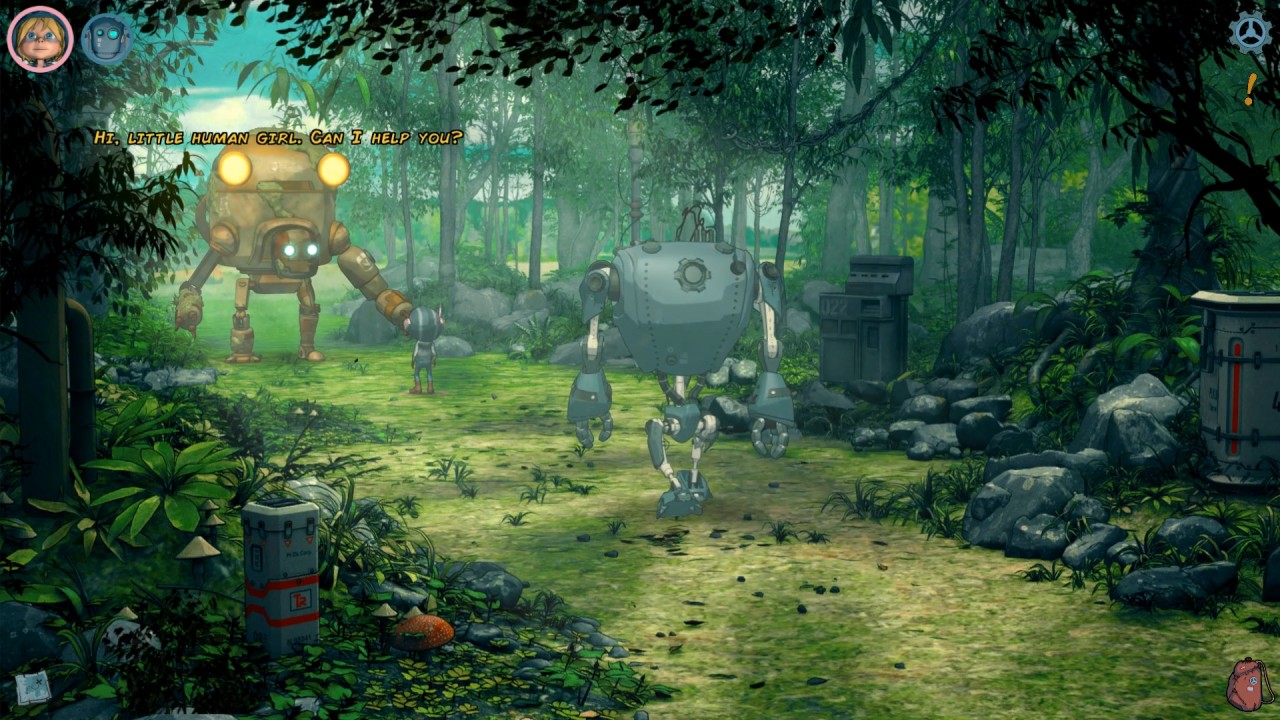This screenshot has width=1280, height=720.
Task: Select the blonde girl character portrait
Action: click(x=40, y=39)
